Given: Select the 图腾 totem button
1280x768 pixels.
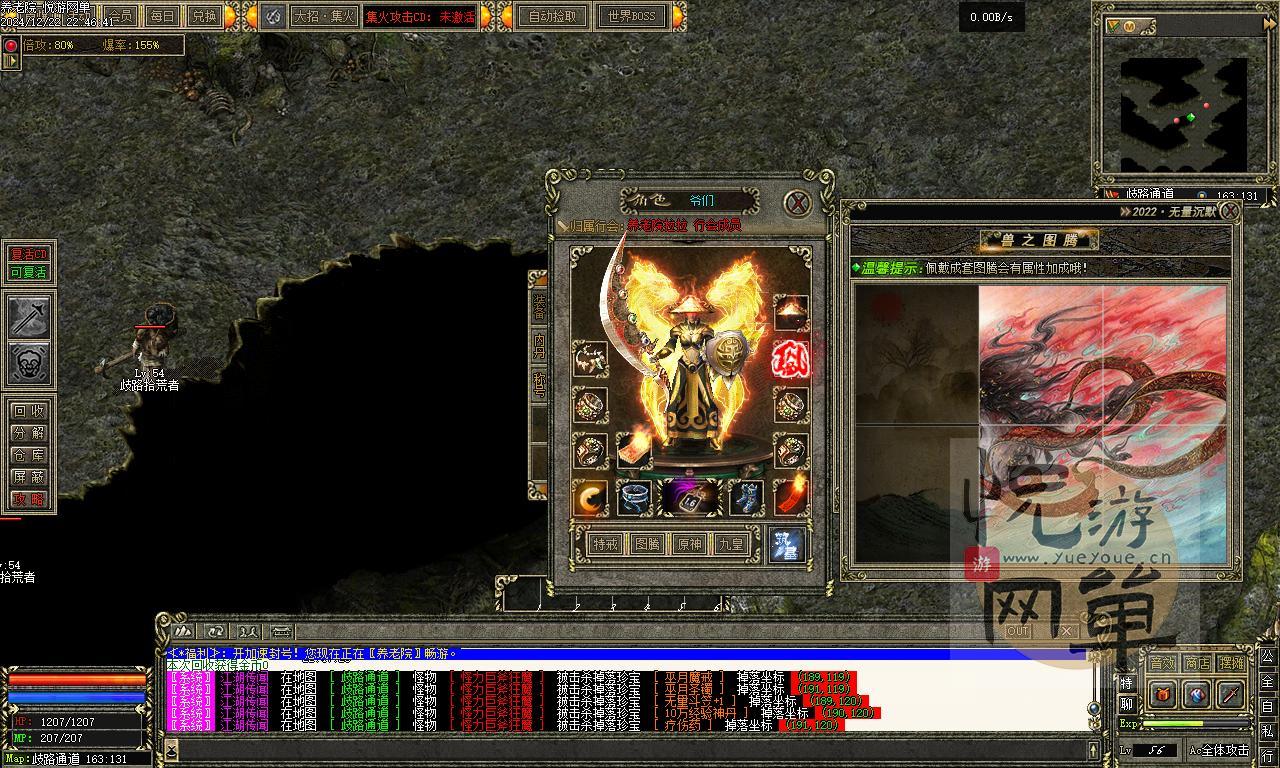Looking at the screenshot, I should click(x=647, y=544).
